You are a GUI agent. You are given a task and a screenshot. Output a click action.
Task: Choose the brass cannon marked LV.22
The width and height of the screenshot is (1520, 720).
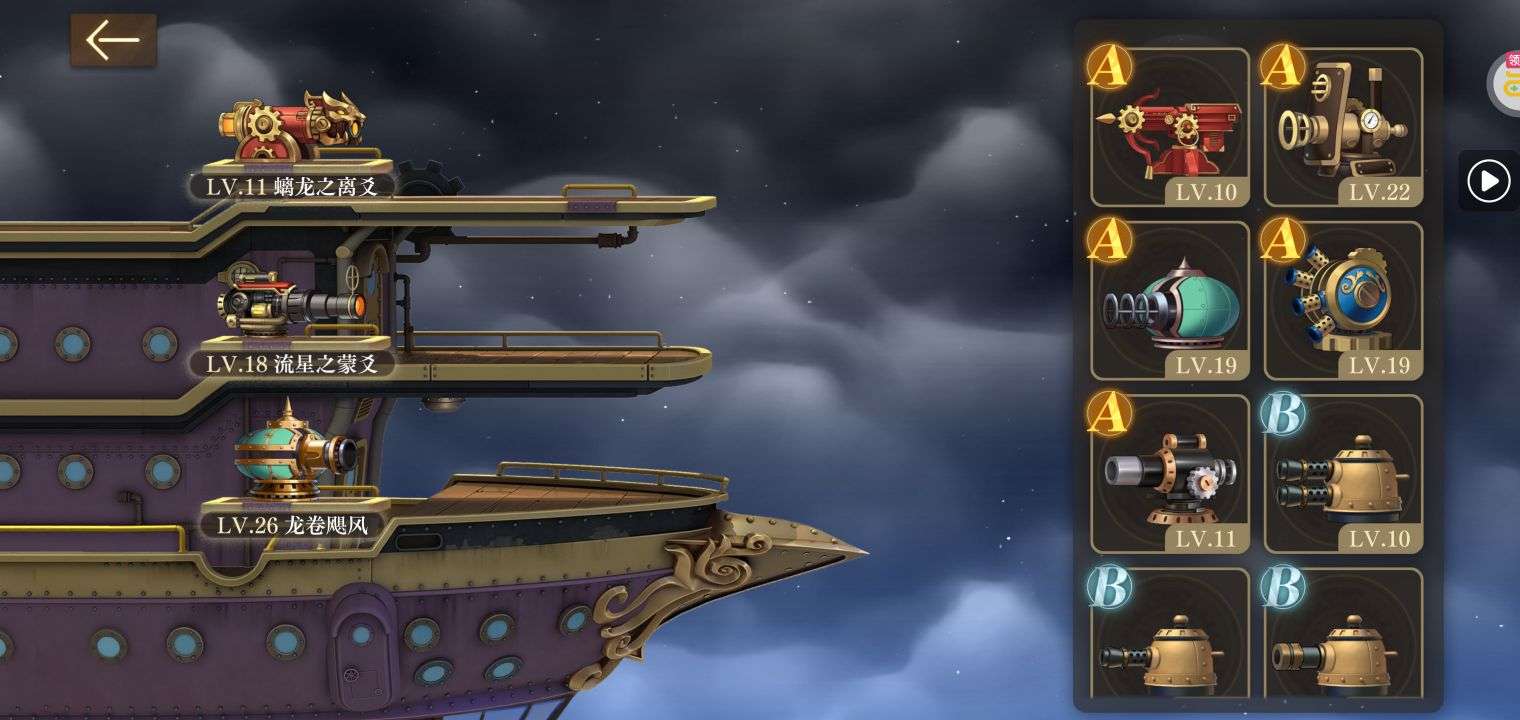pyautogui.click(x=1343, y=128)
